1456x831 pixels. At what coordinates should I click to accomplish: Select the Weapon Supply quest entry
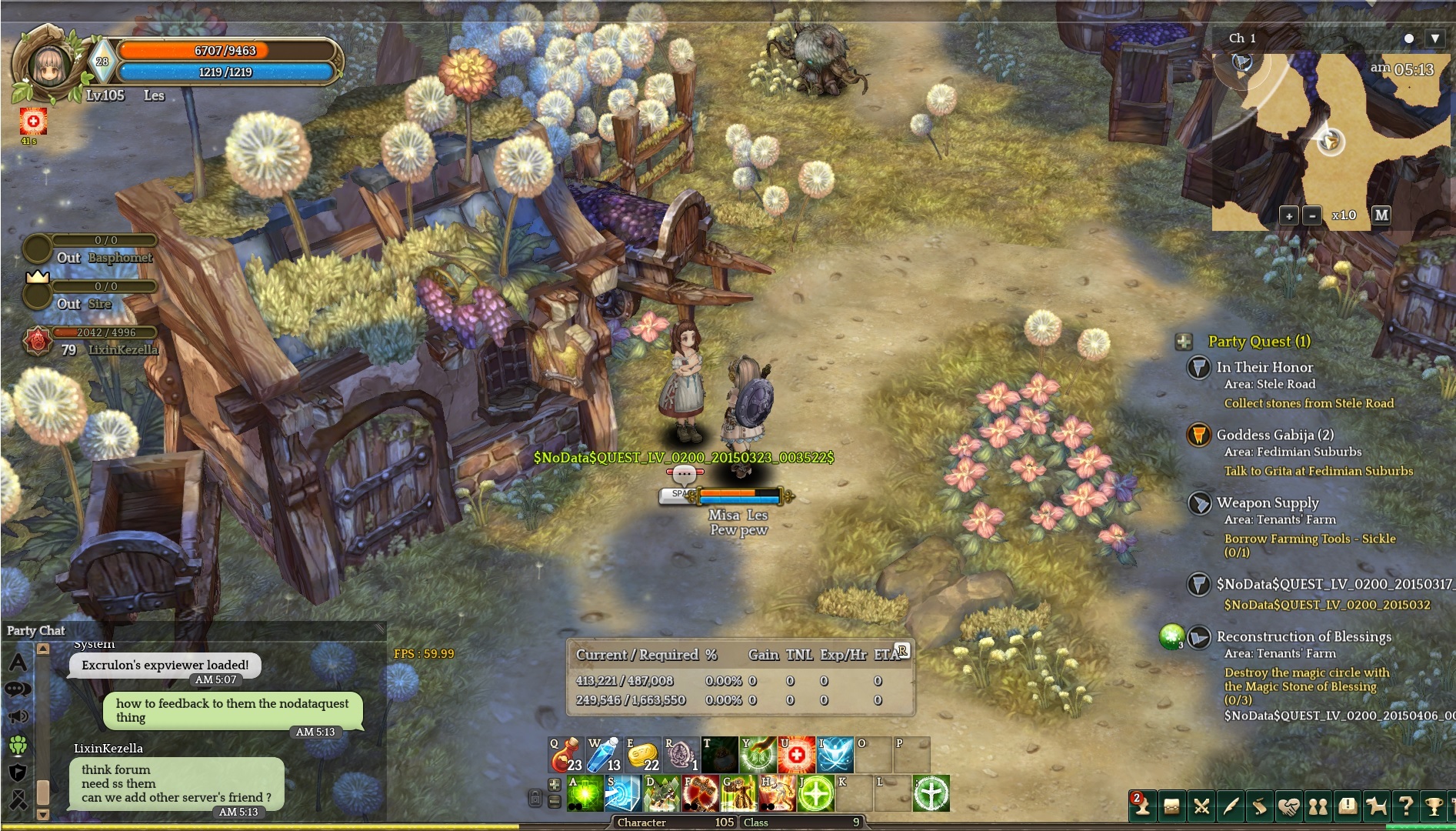click(x=1268, y=503)
